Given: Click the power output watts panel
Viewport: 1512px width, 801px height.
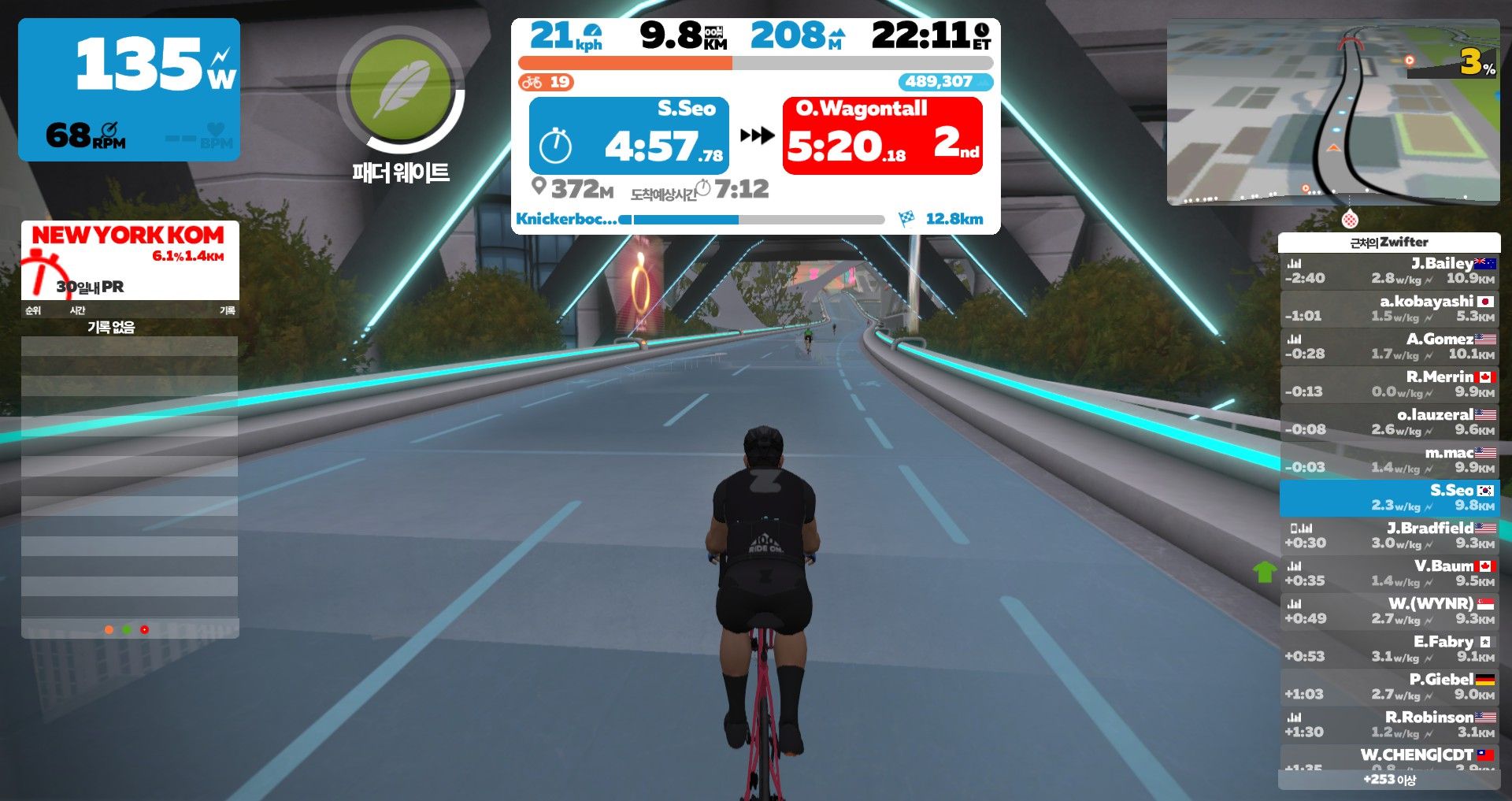Looking at the screenshot, I should tap(129, 89).
